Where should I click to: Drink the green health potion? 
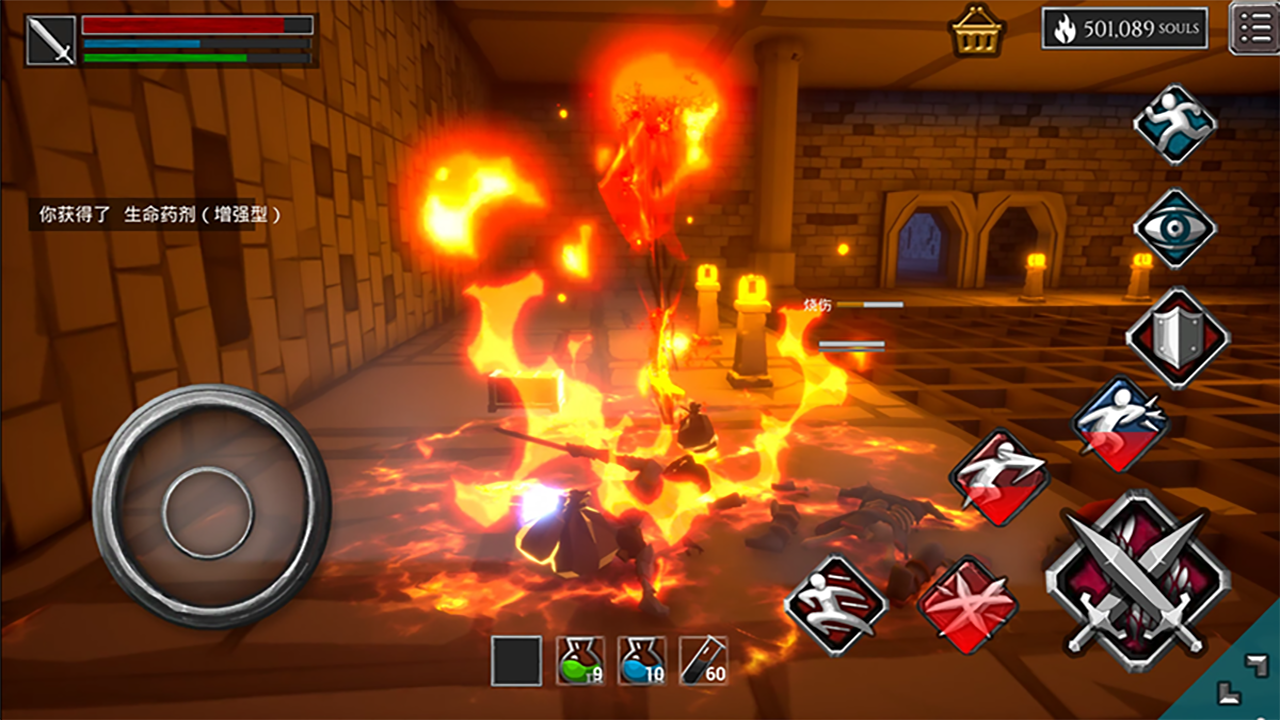(580, 661)
